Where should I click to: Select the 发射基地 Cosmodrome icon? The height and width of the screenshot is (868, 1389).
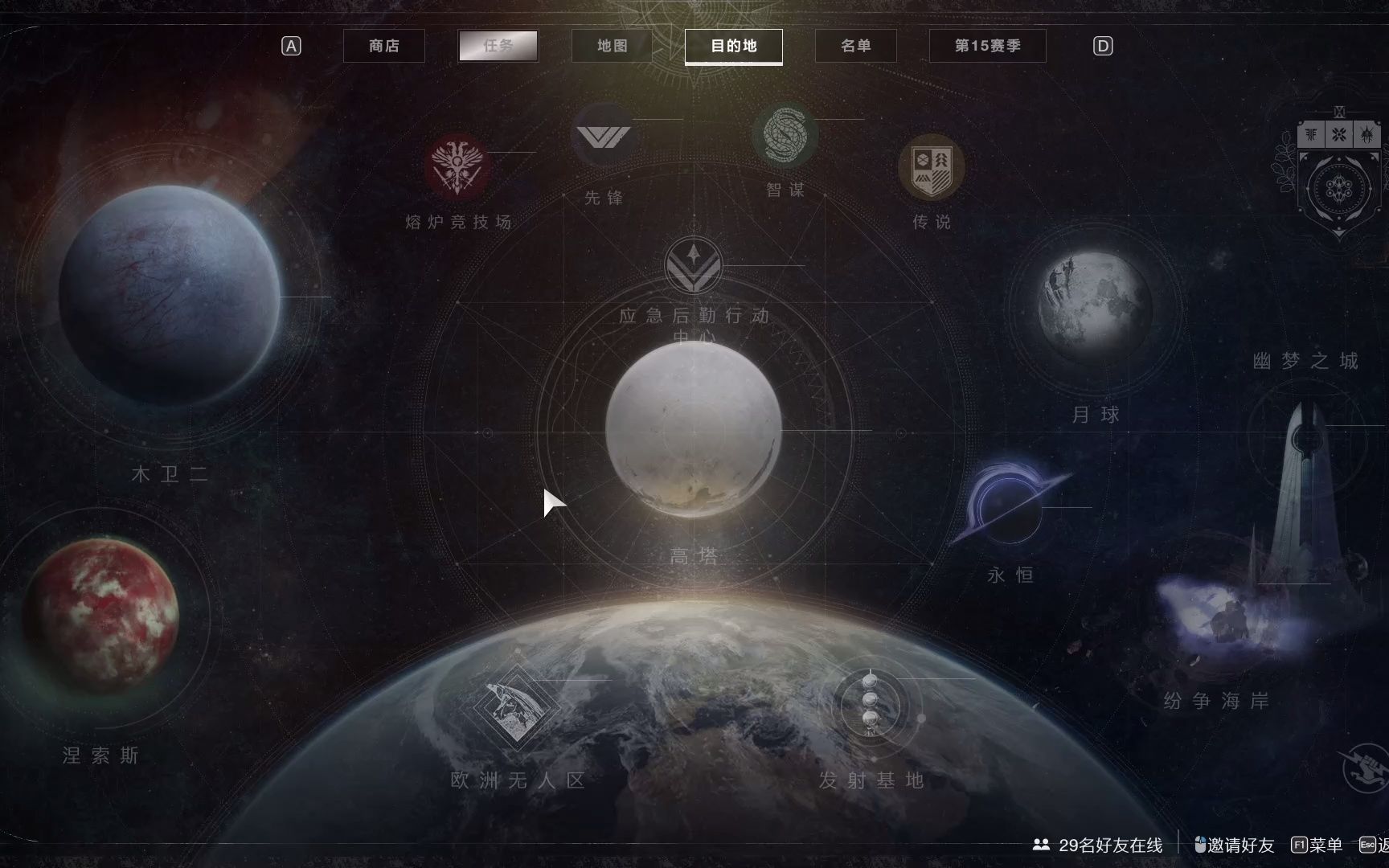click(871, 702)
